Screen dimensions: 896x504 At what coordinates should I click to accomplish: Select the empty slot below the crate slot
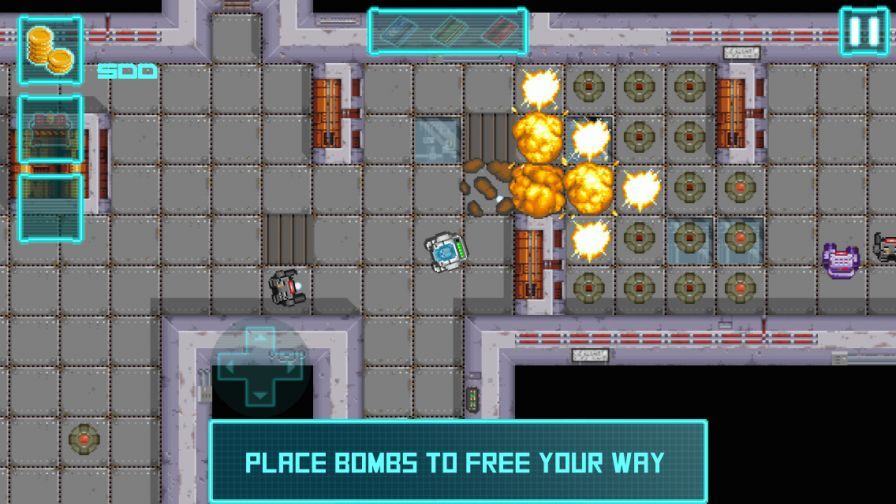point(50,207)
